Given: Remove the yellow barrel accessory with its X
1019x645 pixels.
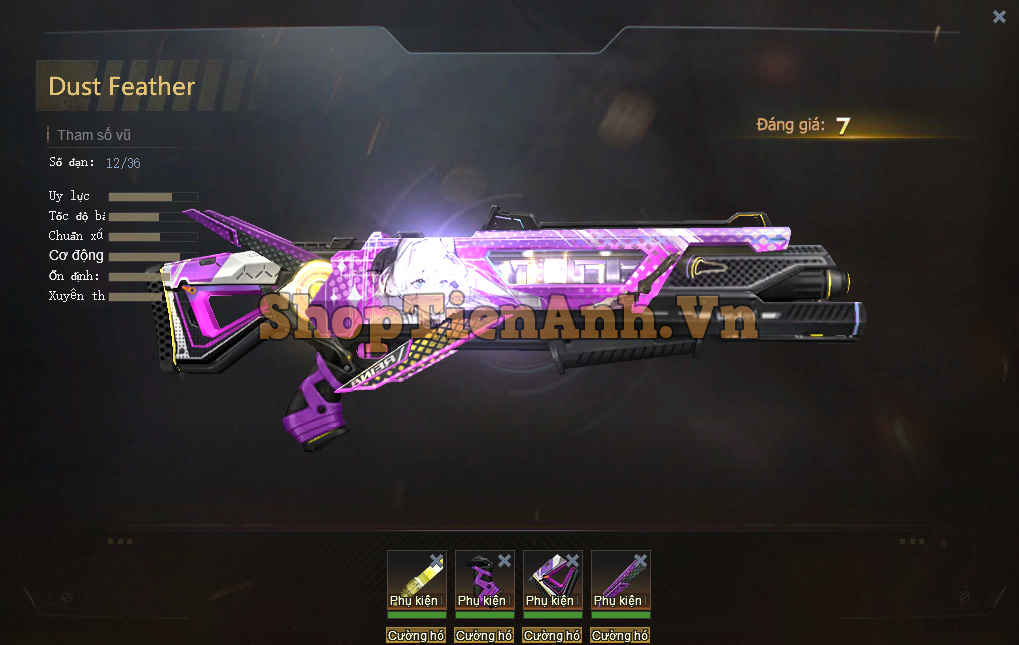Looking at the screenshot, I should [436, 561].
